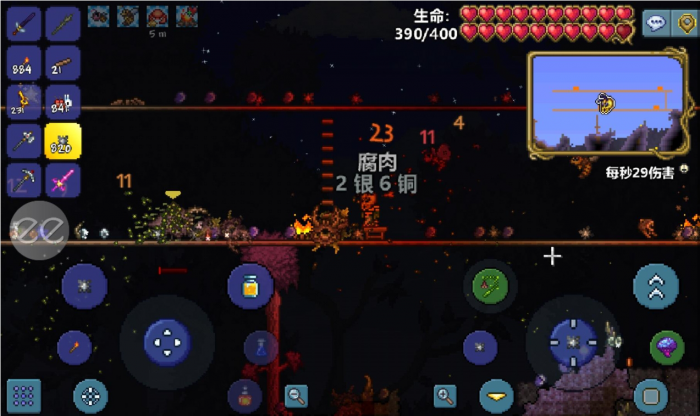Zoom with the left magnifier button
Screen dimensions: 700x416
point(296,394)
